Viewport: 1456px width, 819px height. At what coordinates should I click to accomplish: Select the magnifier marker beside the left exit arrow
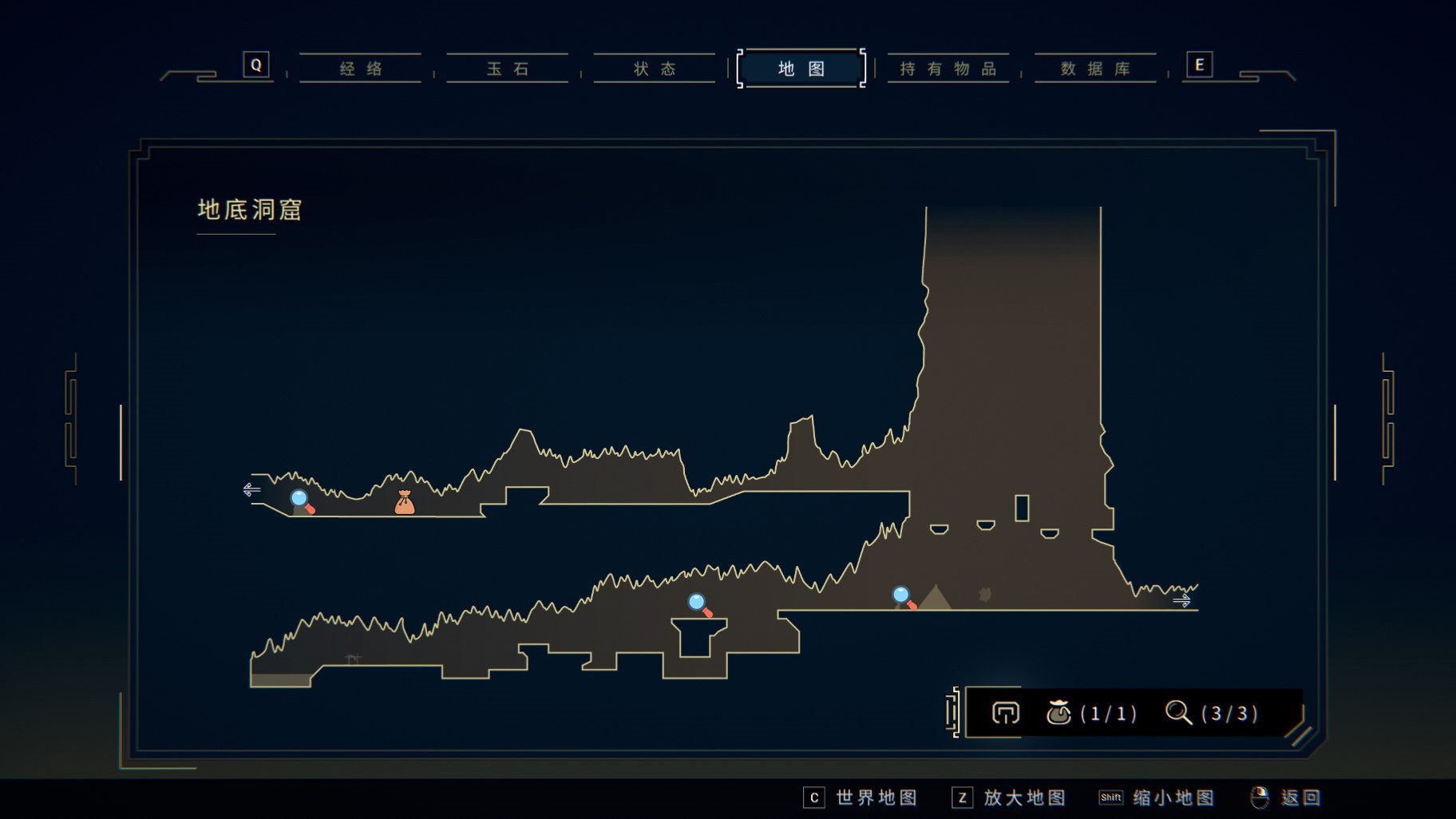click(302, 501)
